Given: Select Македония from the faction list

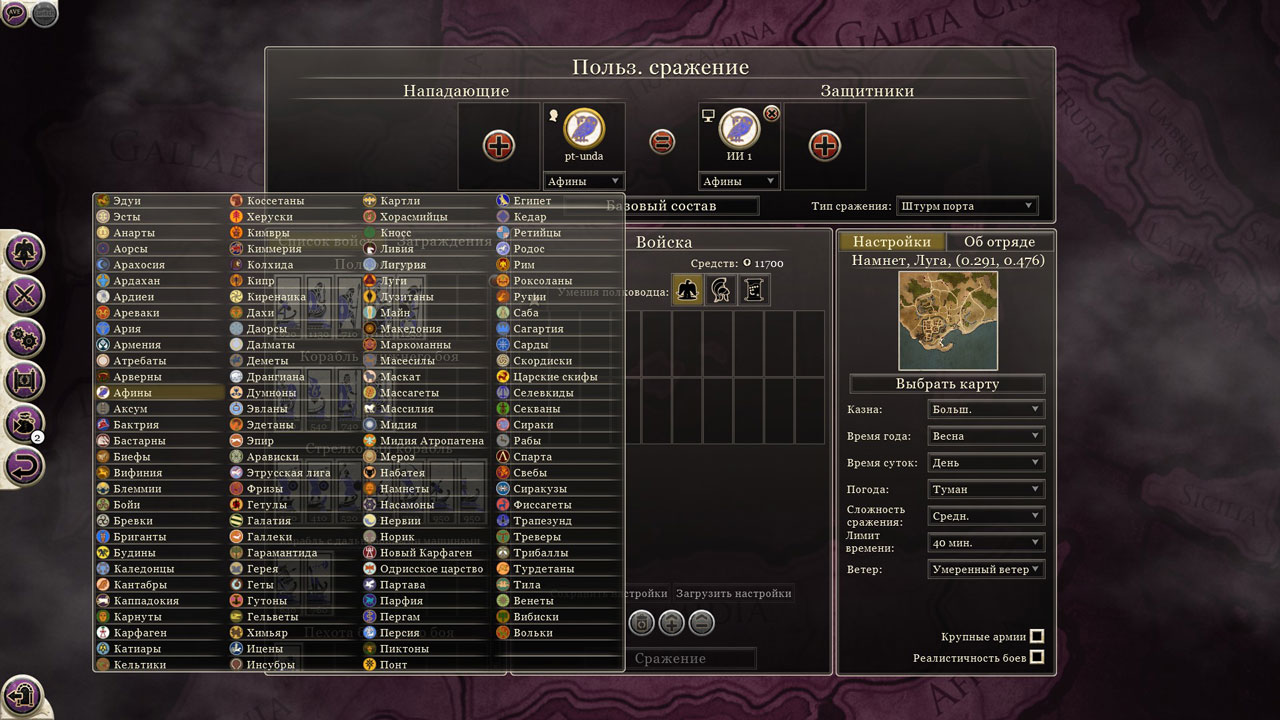Looking at the screenshot, I should tap(410, 329).
